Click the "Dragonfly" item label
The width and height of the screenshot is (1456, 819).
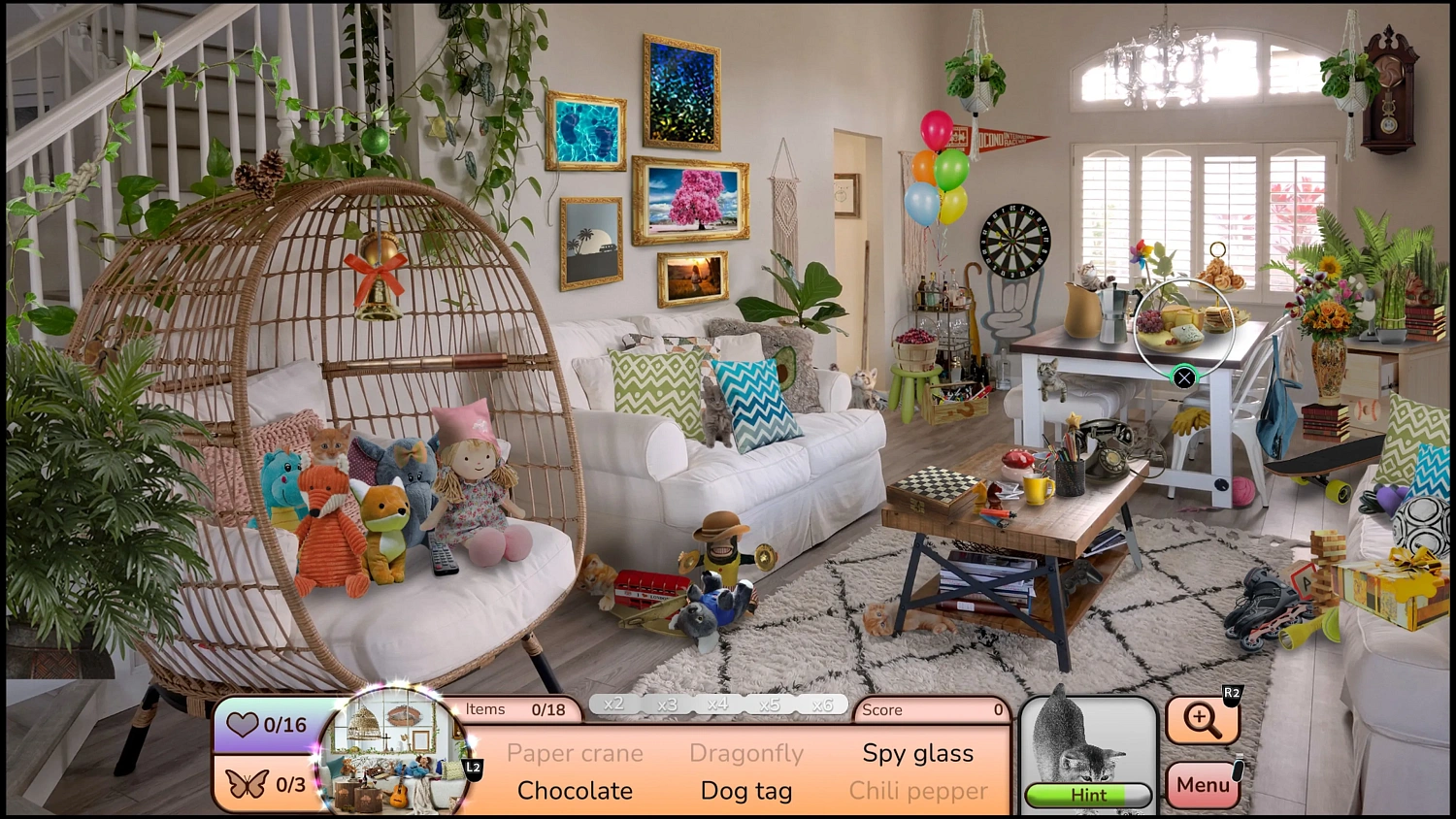coord(746,753)
